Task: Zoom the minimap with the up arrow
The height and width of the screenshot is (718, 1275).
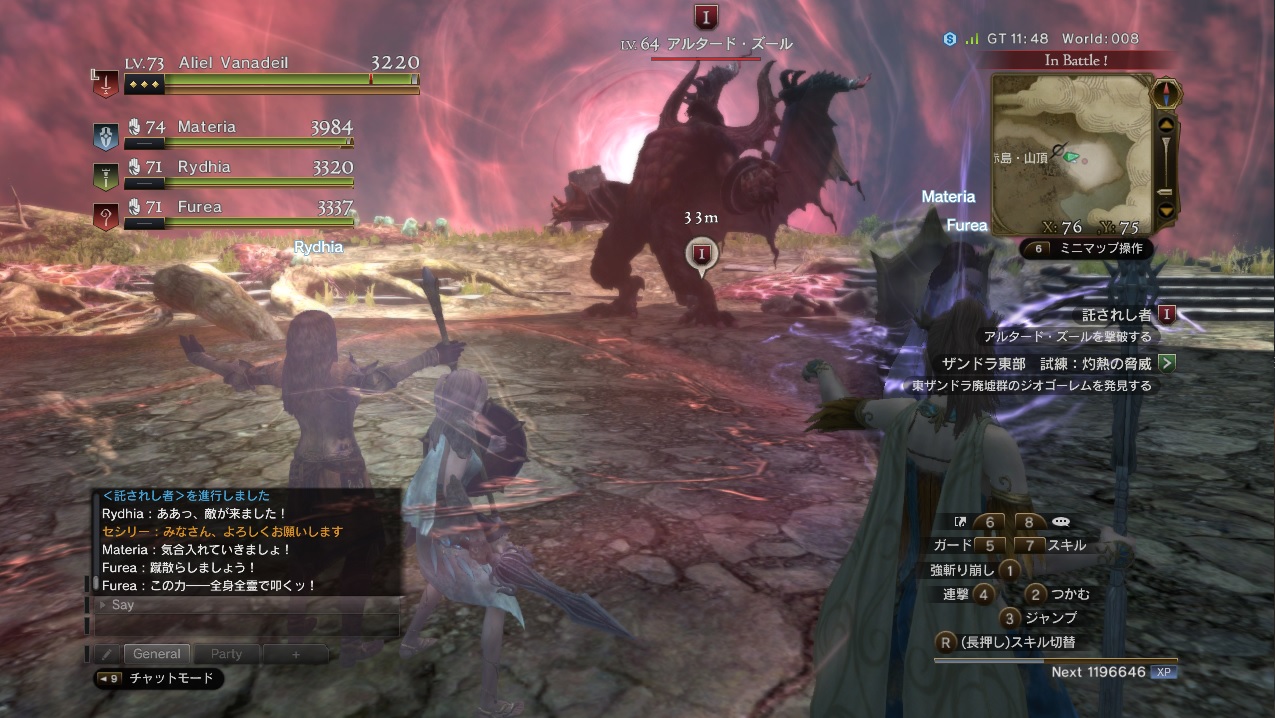Action: click(x=1166, y=126)
